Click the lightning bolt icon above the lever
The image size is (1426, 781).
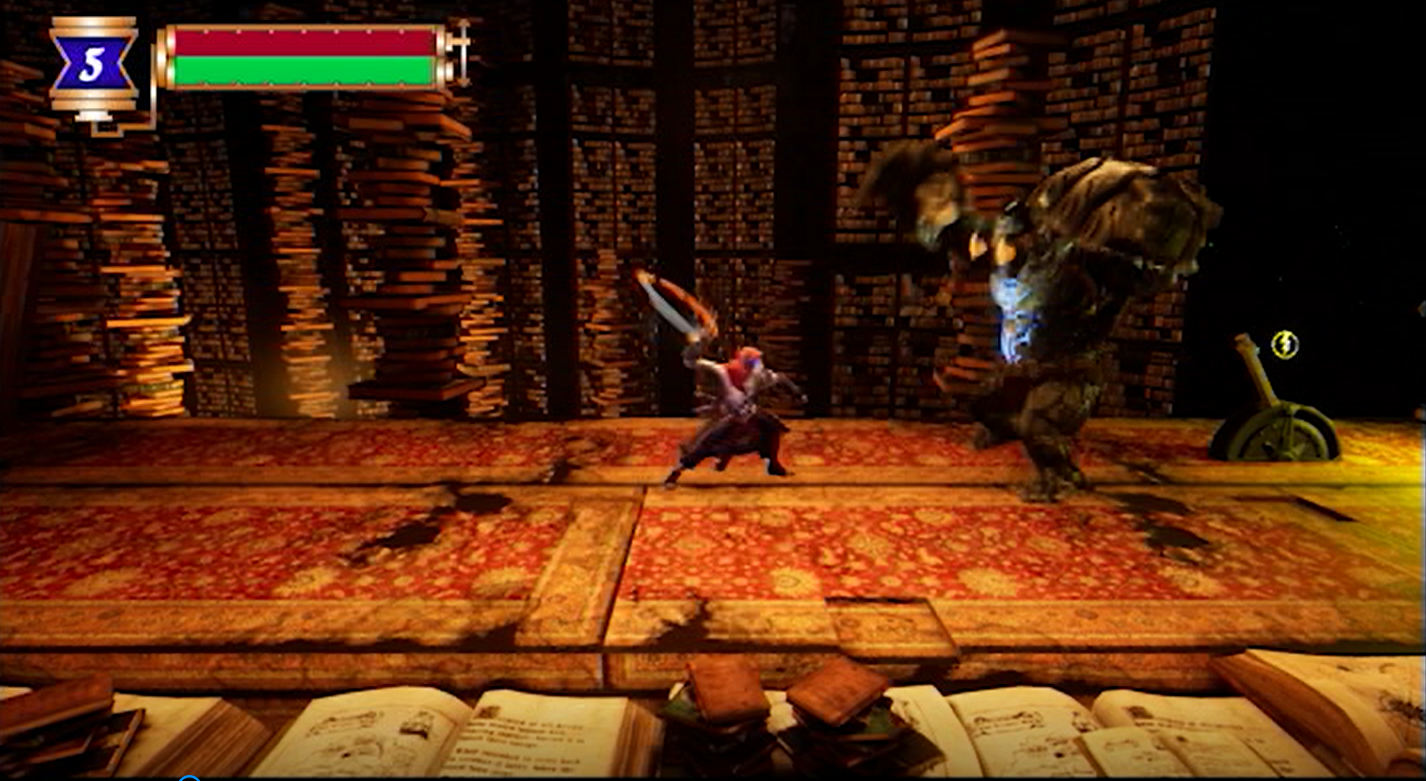click(1284, 345)
